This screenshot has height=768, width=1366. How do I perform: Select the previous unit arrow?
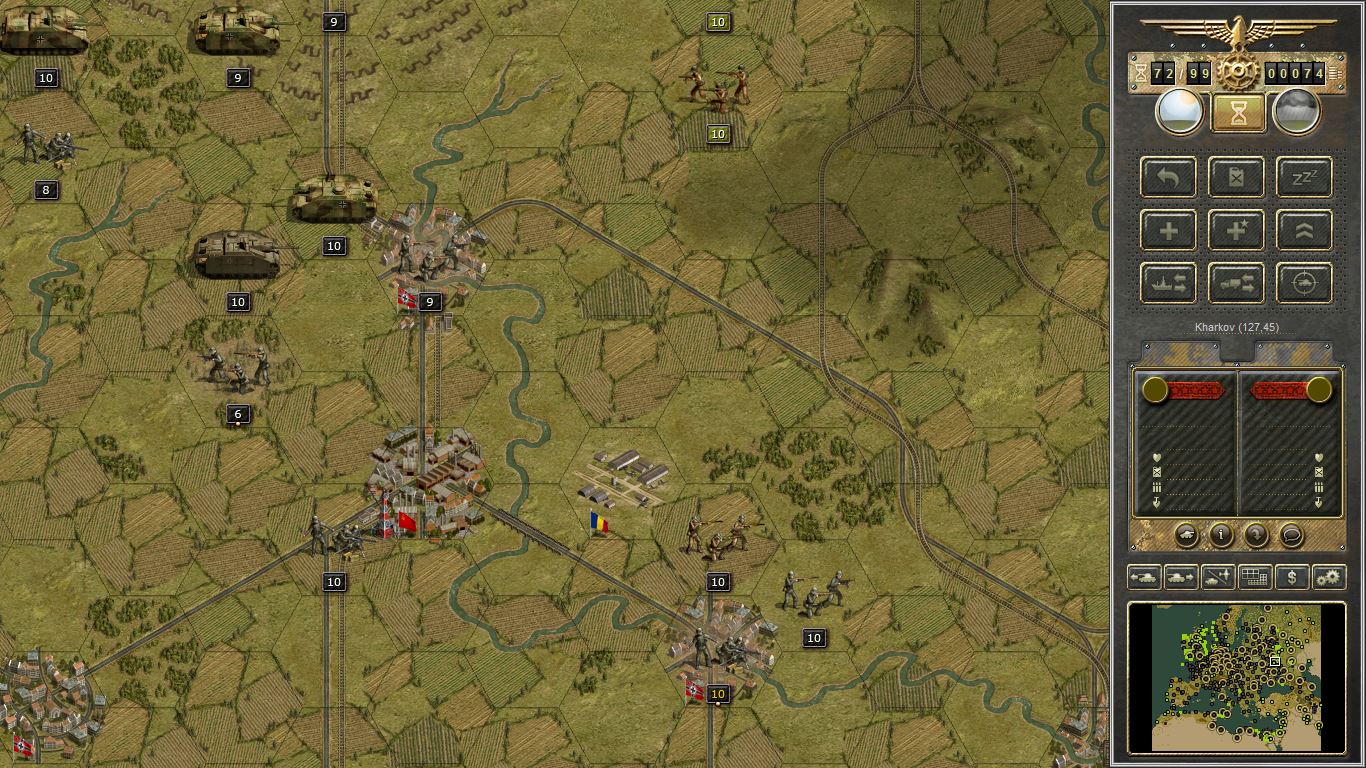1146,577
